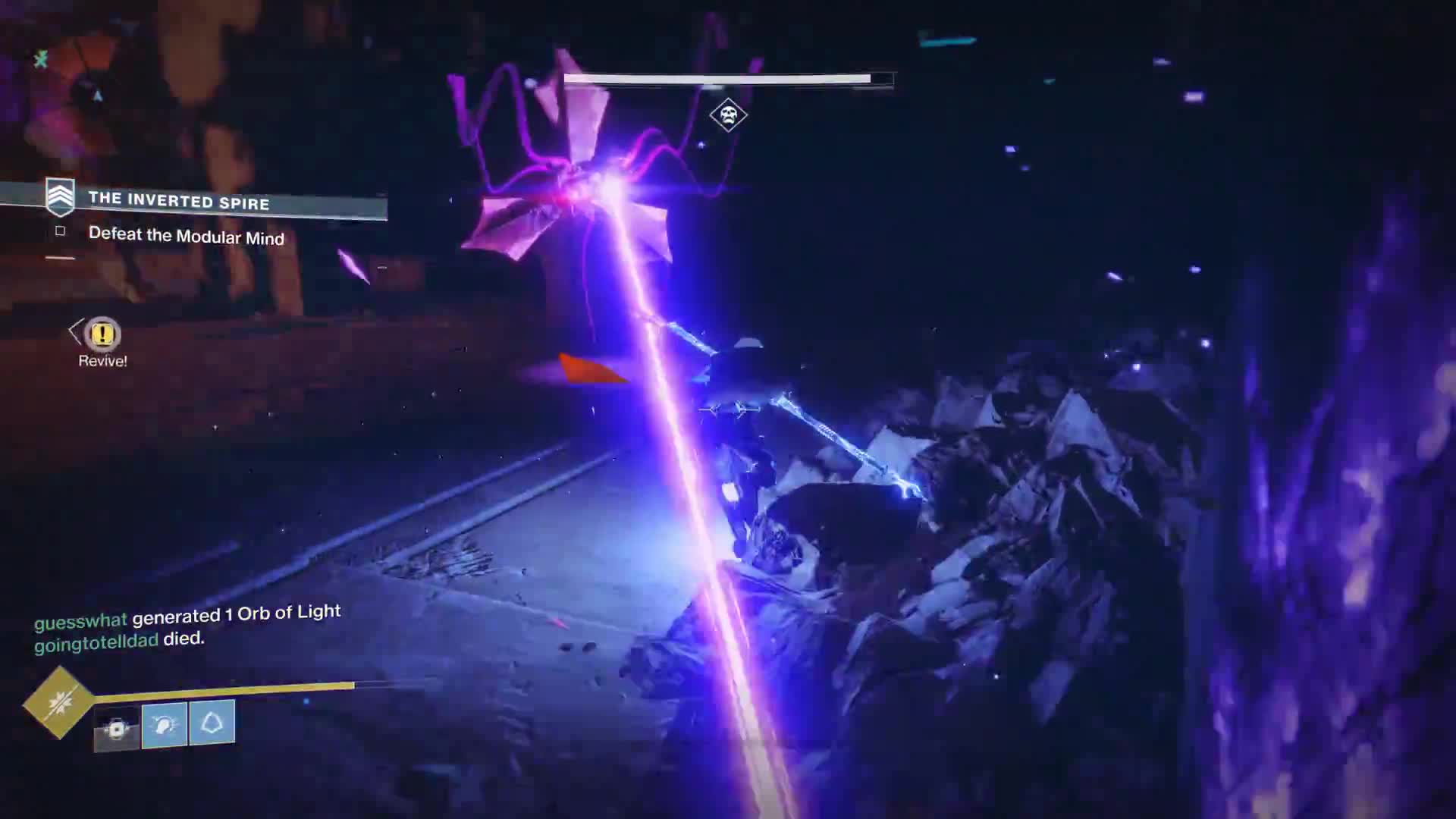Activate the golden diamond super ability icon
1456x819 pixels.
[58, 702]
